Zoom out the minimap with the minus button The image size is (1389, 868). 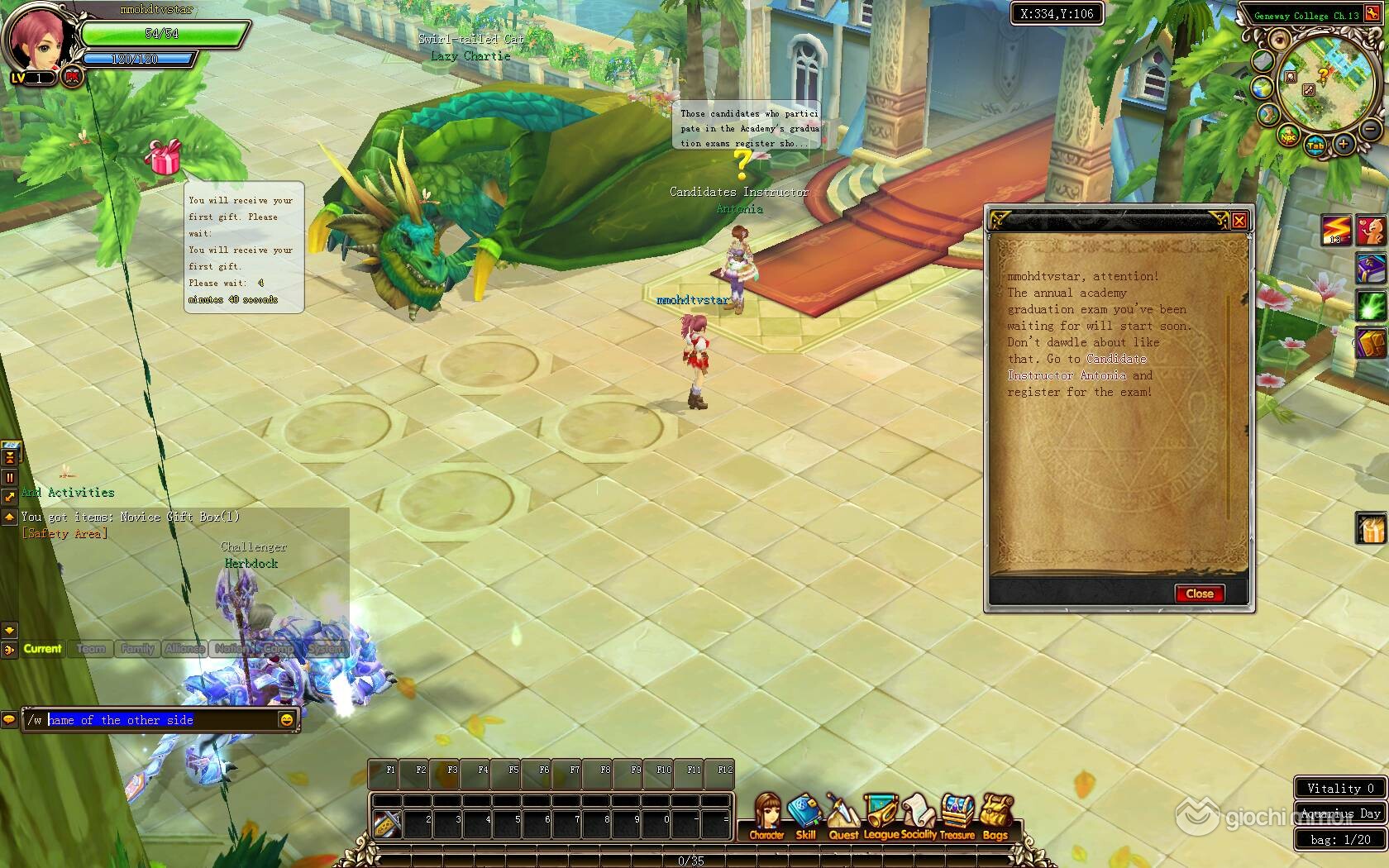pyautogui.click(x=1369, y=129)
